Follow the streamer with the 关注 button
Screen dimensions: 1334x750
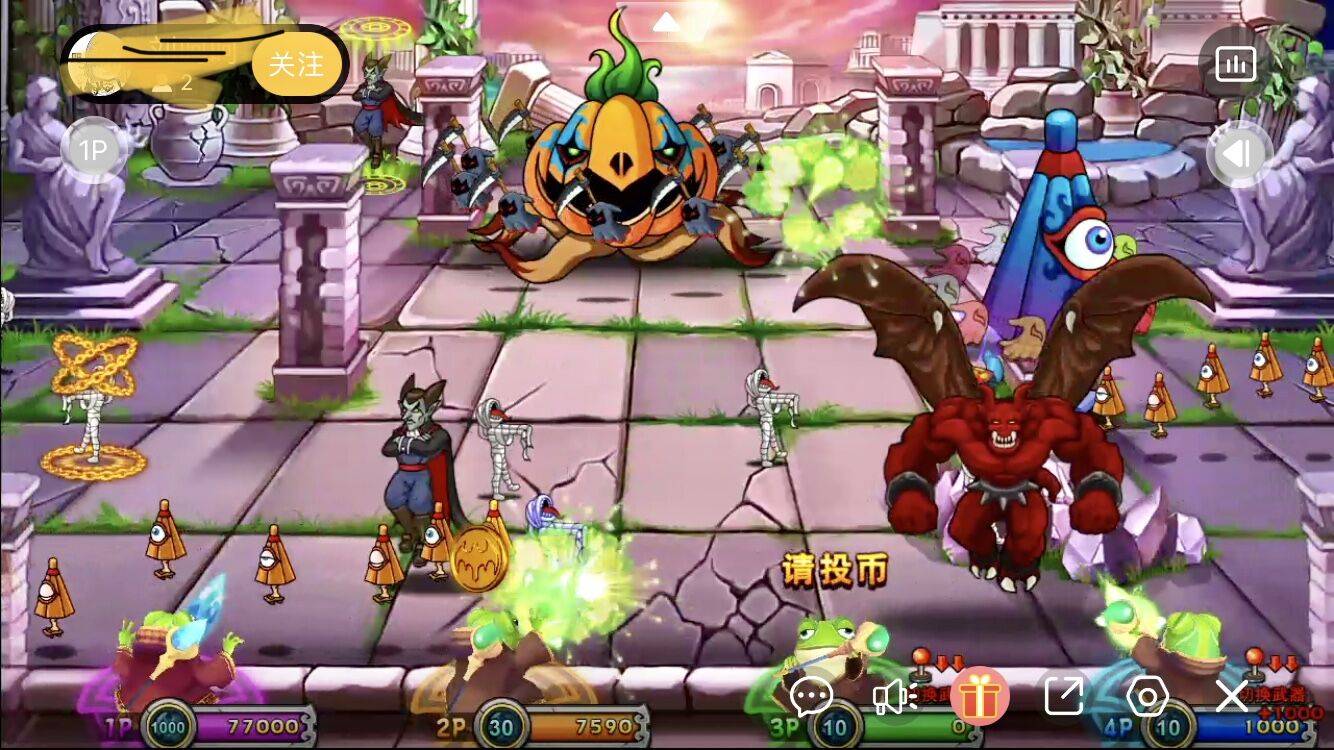coord(296,66)
